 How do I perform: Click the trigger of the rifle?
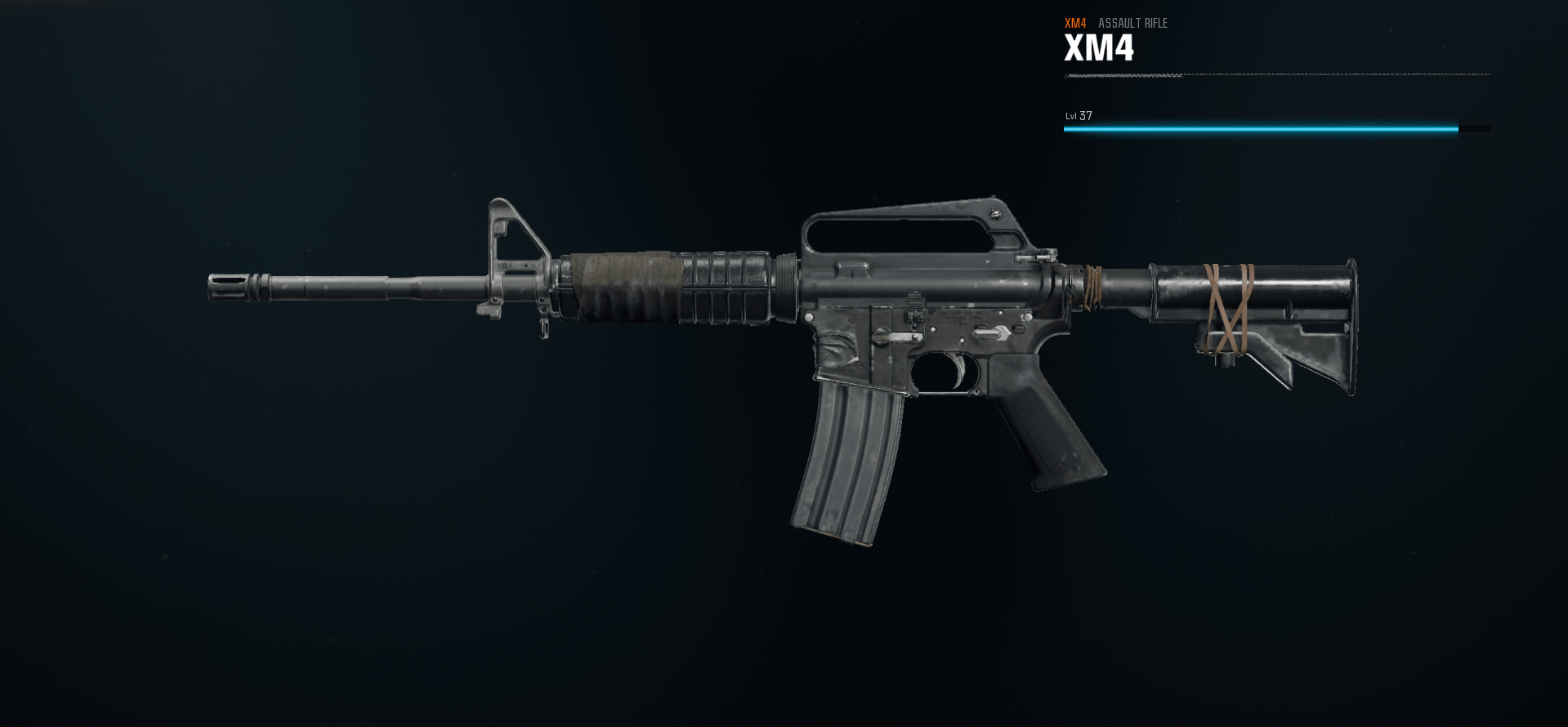coord(958,369)
